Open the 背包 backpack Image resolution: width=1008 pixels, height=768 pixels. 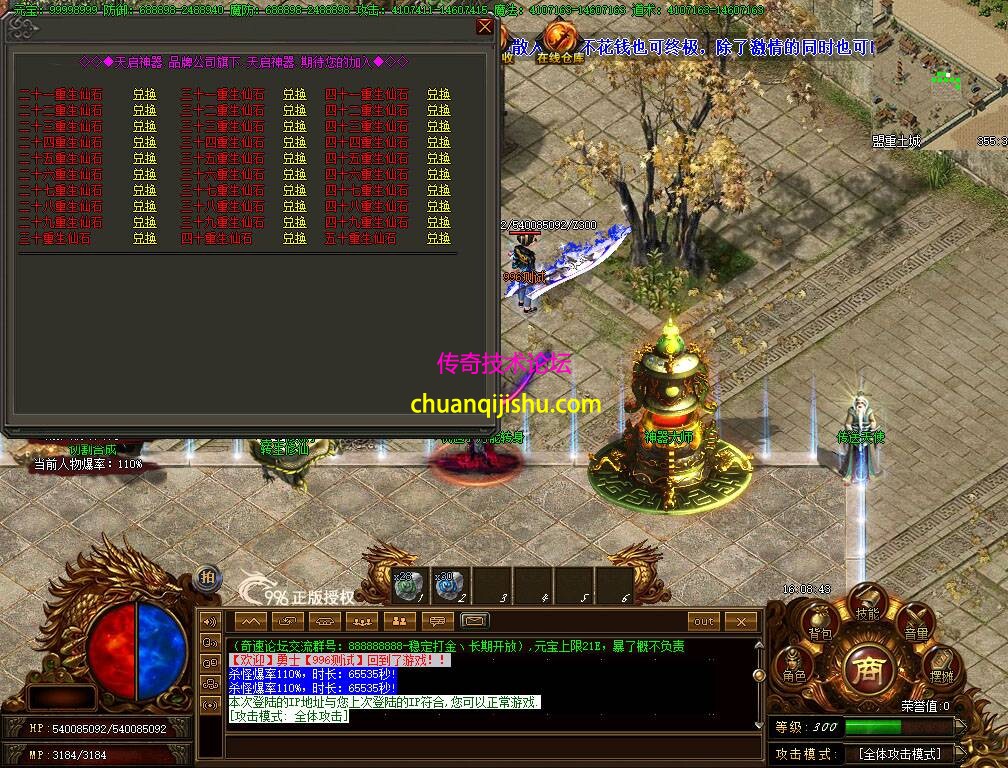coord(820,623)
